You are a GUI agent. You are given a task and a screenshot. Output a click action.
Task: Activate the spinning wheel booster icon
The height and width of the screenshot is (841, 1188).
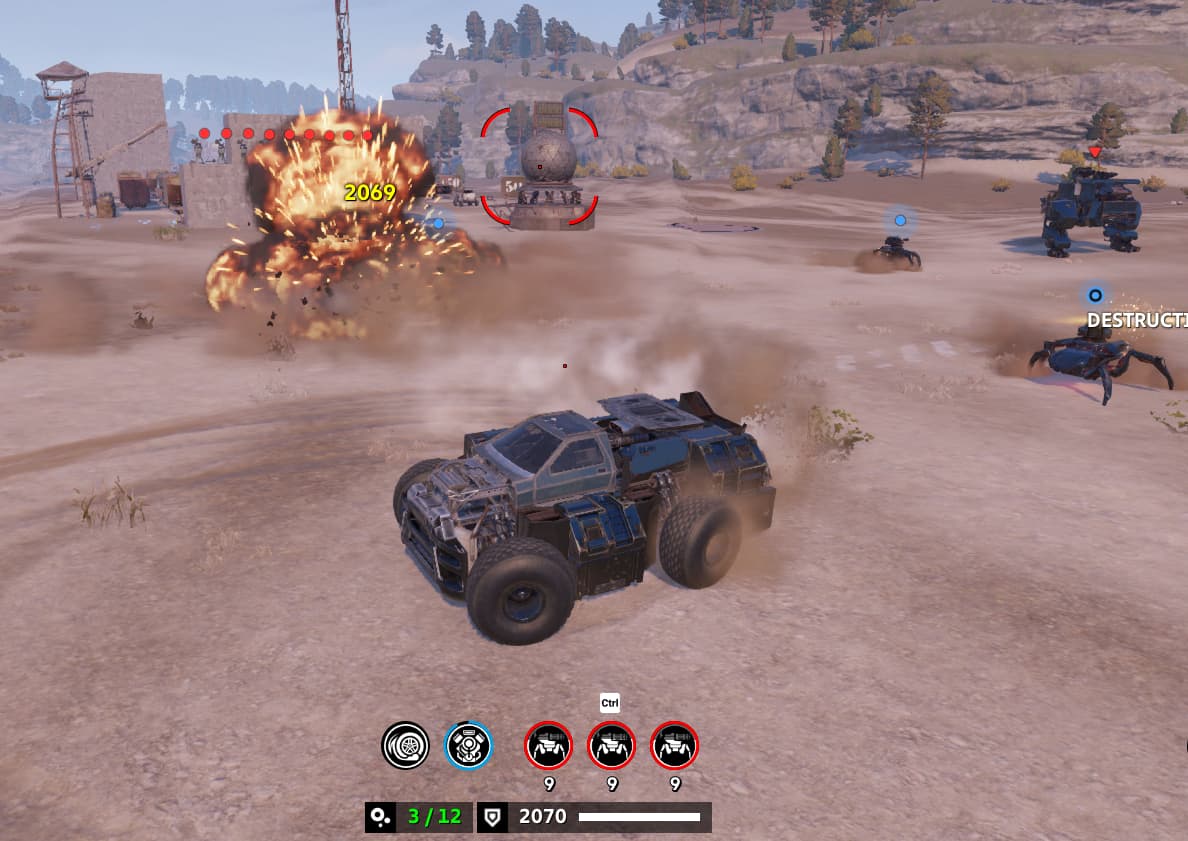click(x=405, y=745)
